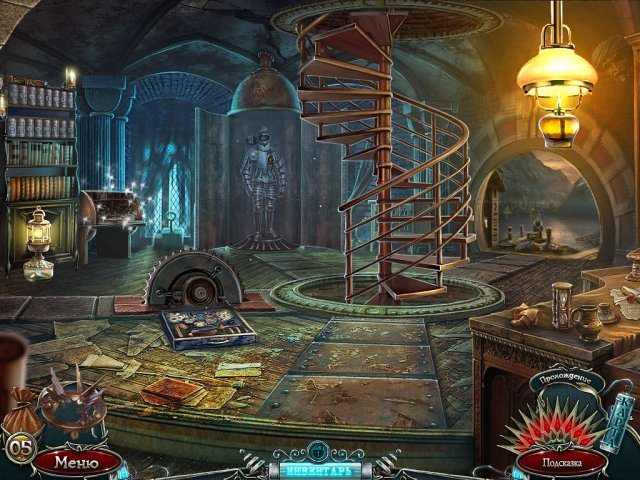Viewport: 640px width, 480px height.
Task: Click the lock icon above the inventory bar
Action: point(318,449)
